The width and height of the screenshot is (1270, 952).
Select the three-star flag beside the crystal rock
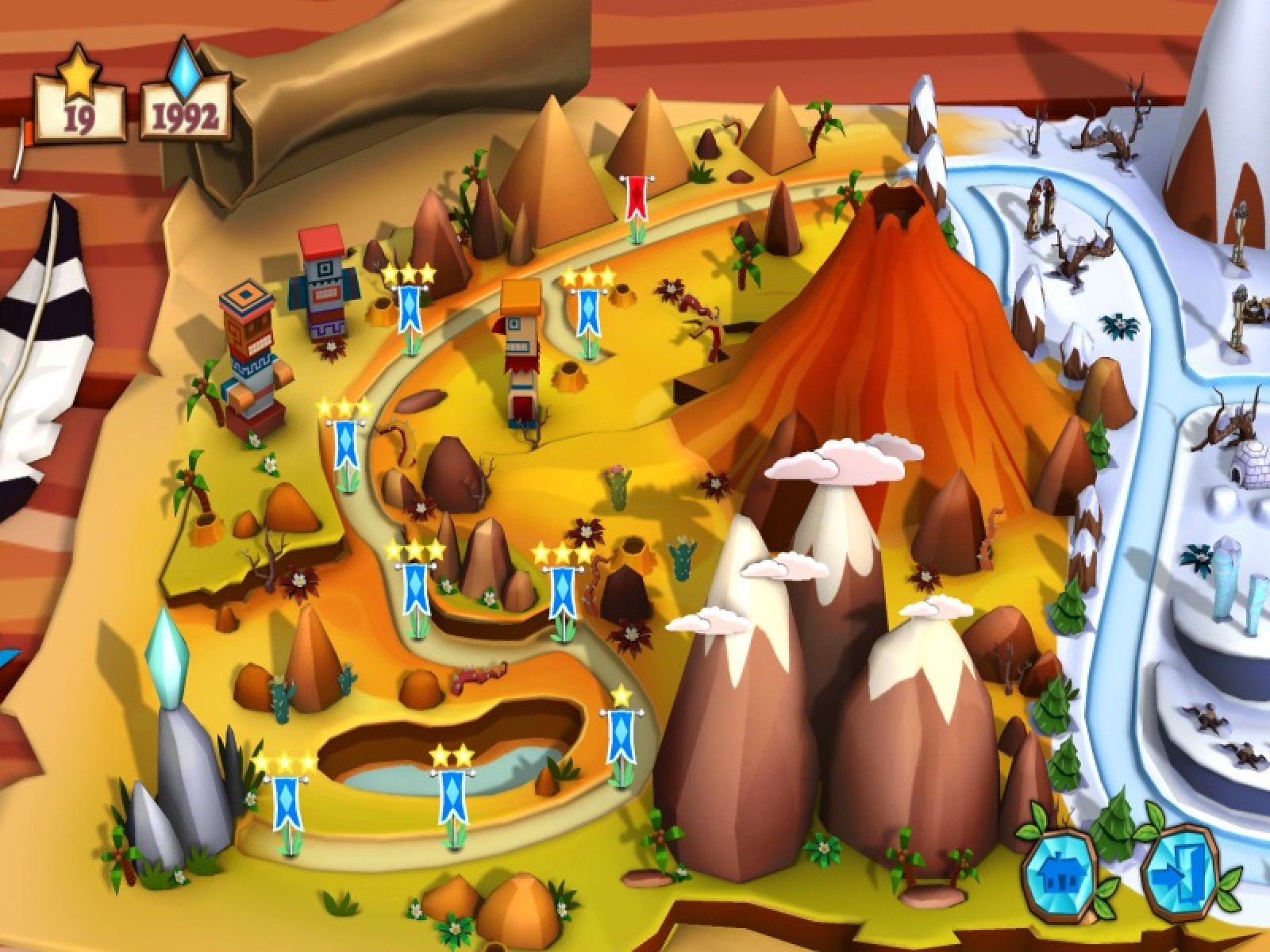[285, 801]
